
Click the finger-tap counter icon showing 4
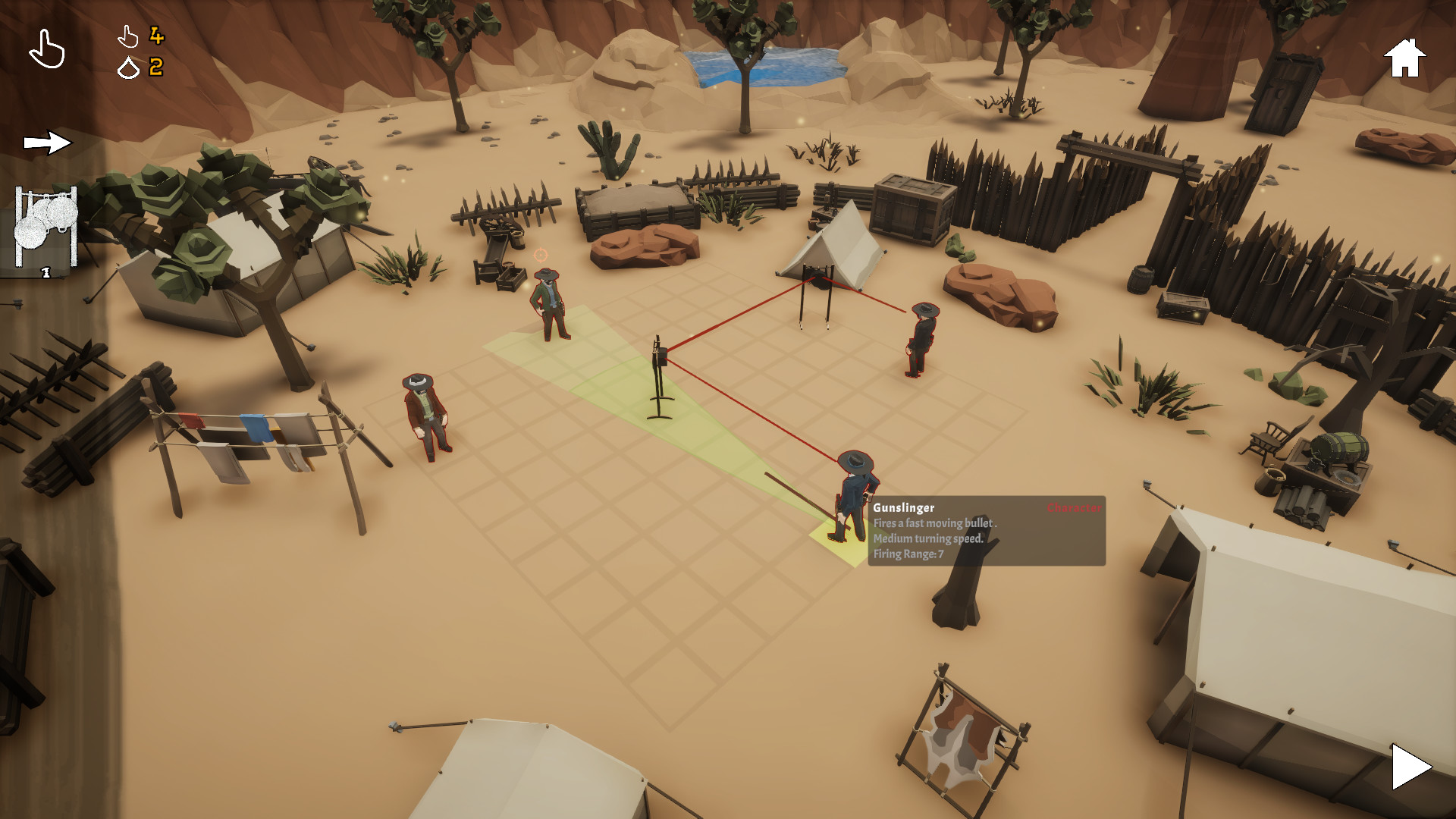[x=129, y=36]
